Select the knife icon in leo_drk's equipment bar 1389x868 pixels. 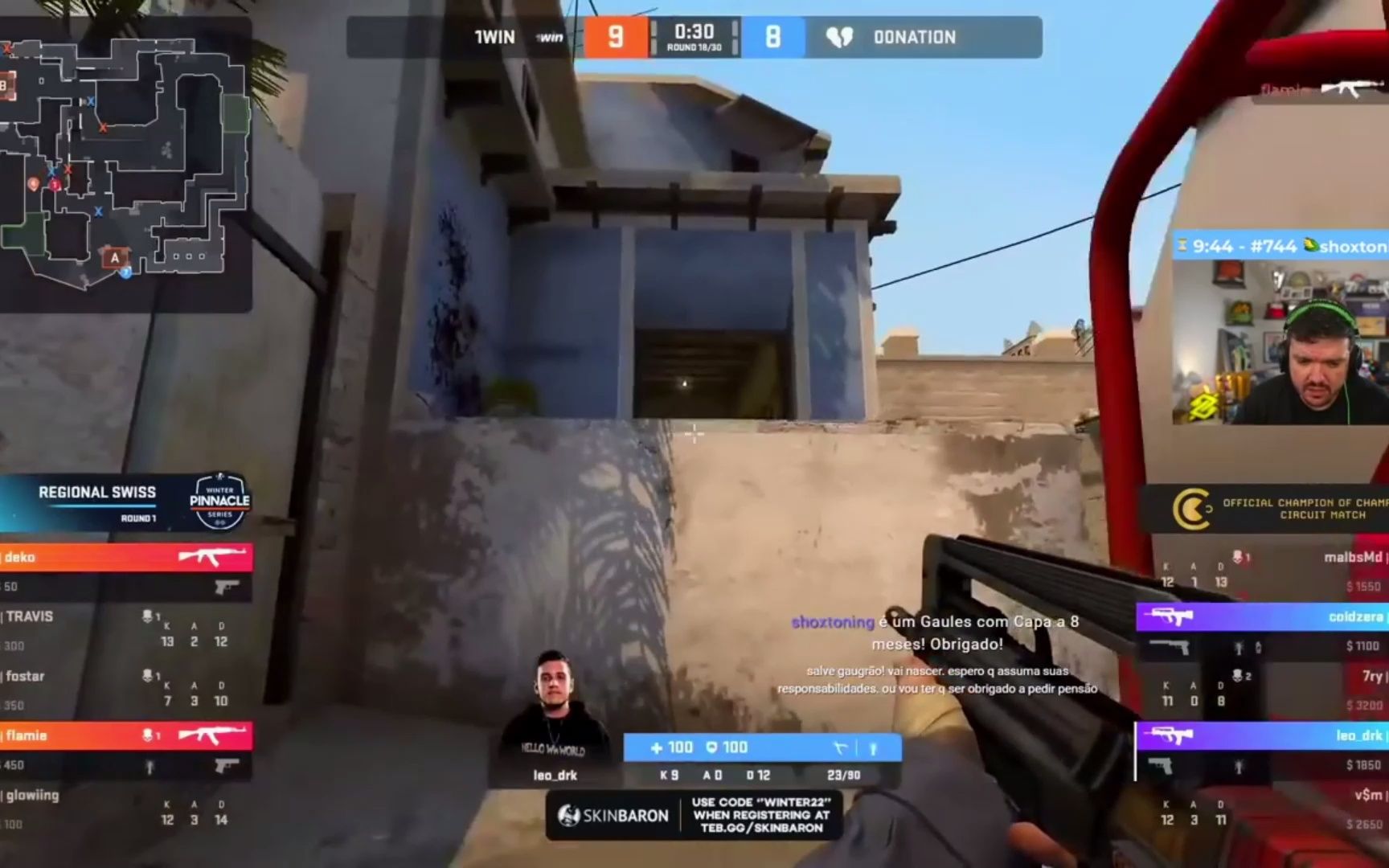point(841,747)
